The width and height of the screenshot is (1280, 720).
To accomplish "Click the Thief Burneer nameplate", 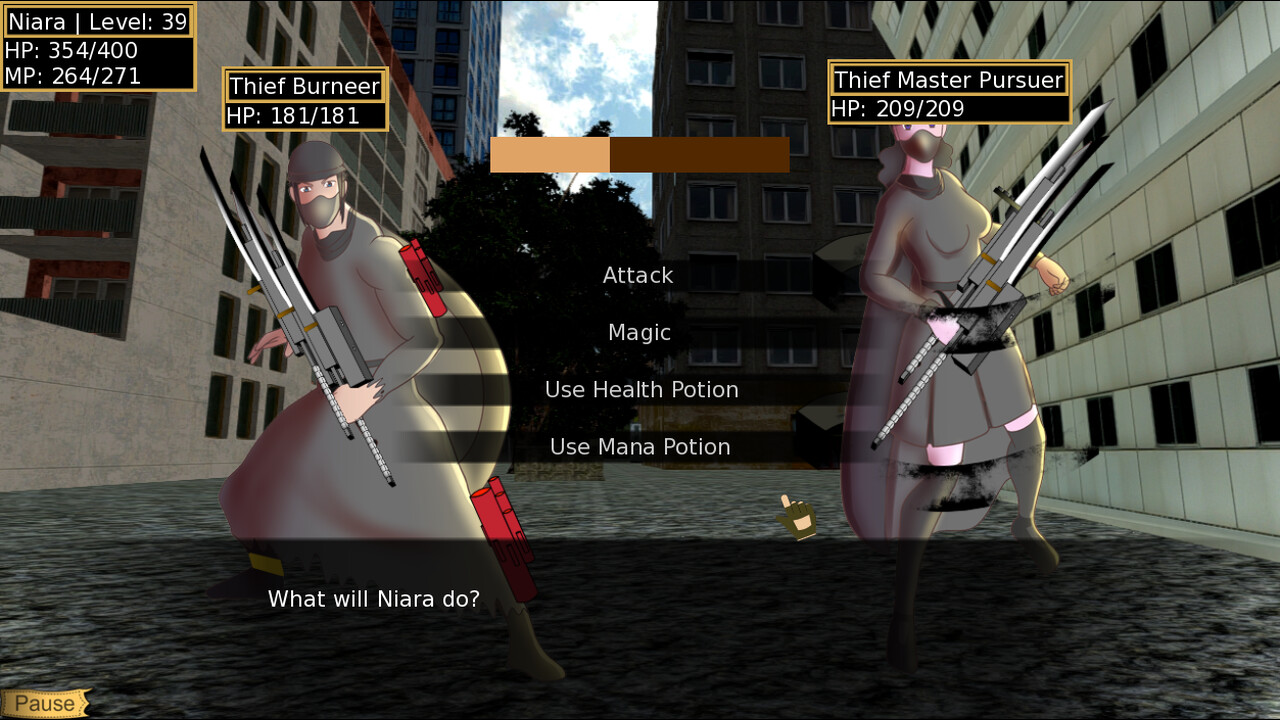I will tap(303, 86).
